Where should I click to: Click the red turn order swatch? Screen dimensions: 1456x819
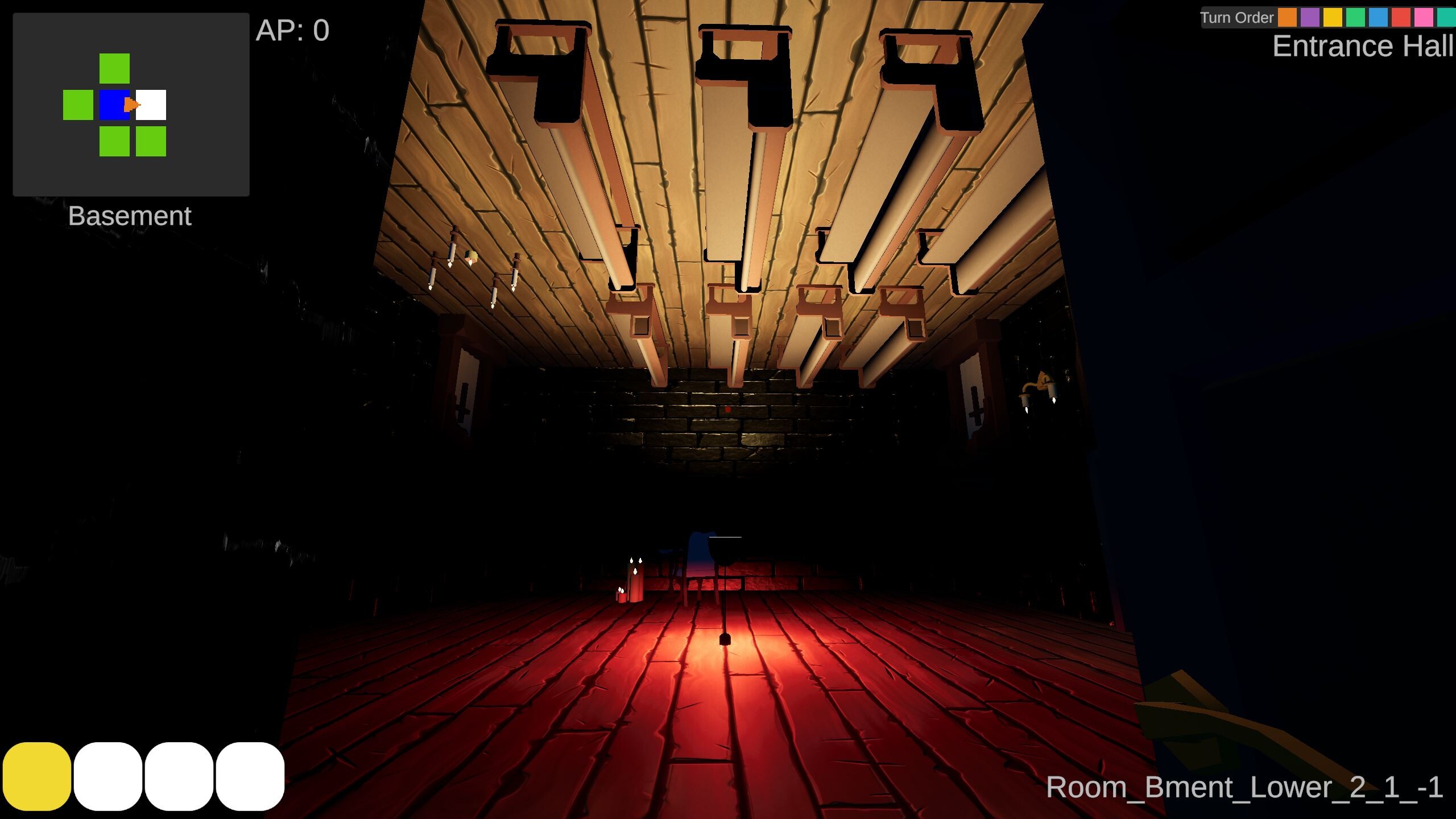1400,17
